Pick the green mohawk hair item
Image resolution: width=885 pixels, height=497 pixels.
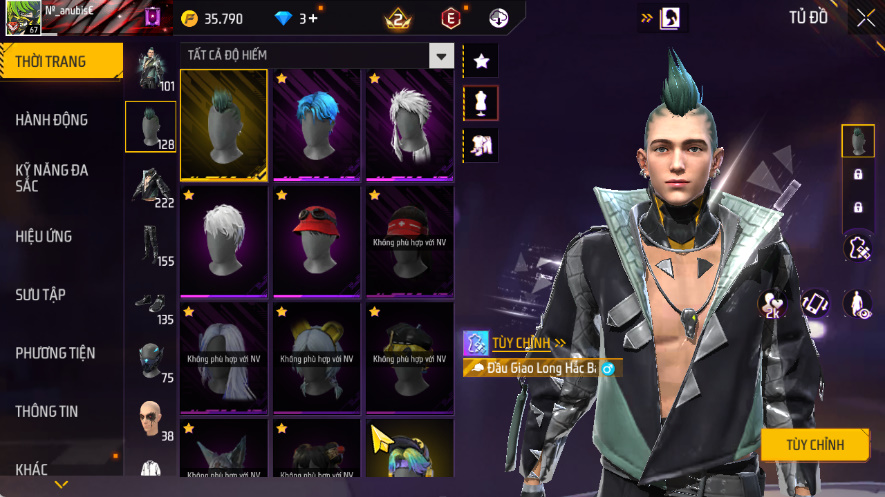pyautogui.click(x=223, y=124)
